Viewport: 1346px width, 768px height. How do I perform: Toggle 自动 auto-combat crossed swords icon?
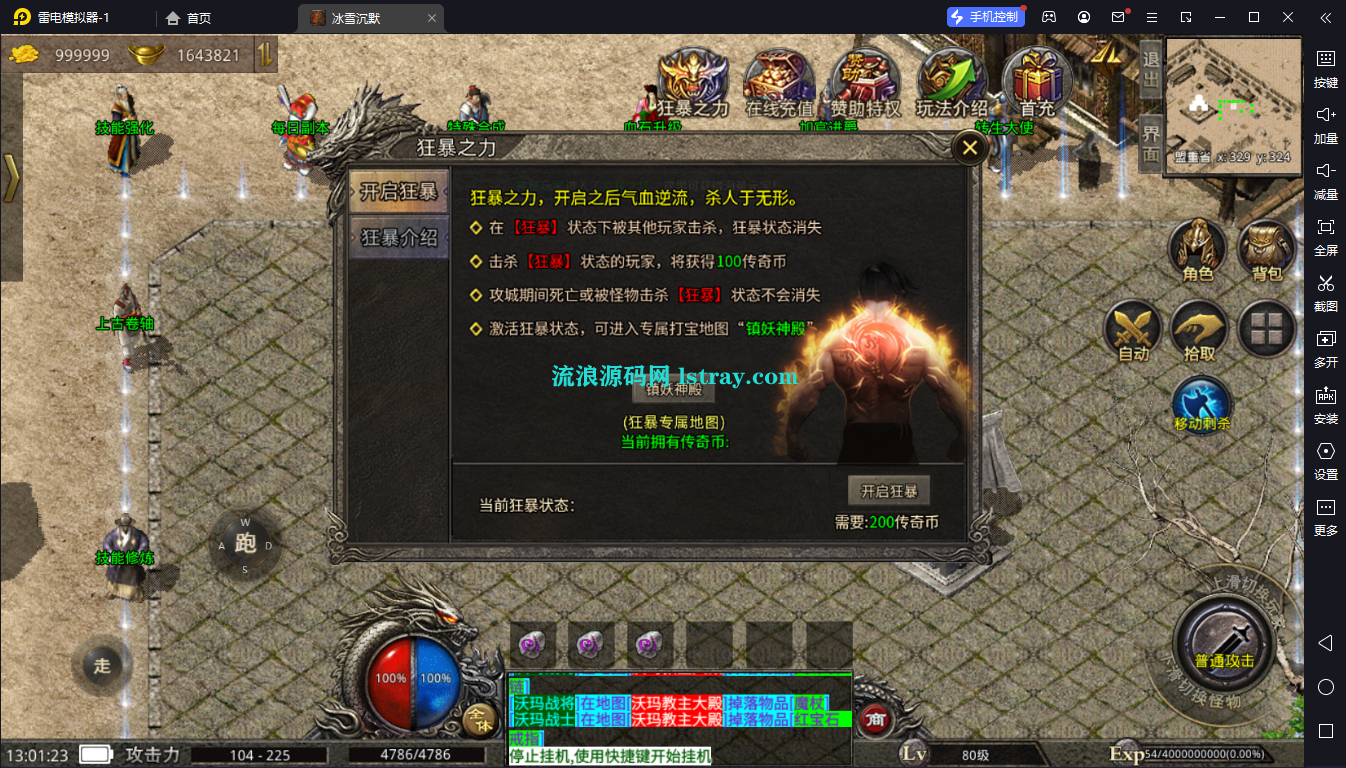[x=1133, y=331]
